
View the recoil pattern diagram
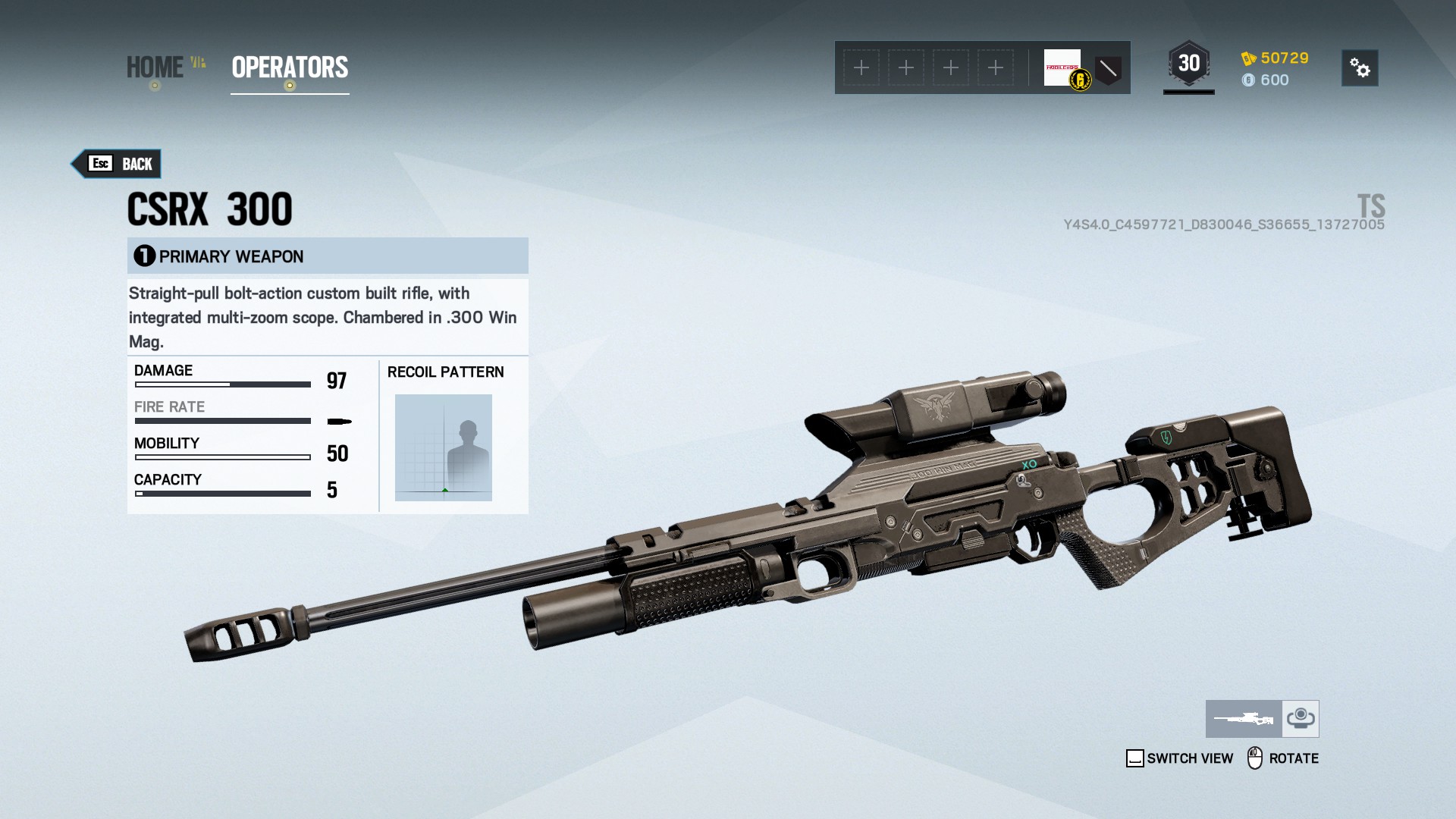[x=444, y=447]
